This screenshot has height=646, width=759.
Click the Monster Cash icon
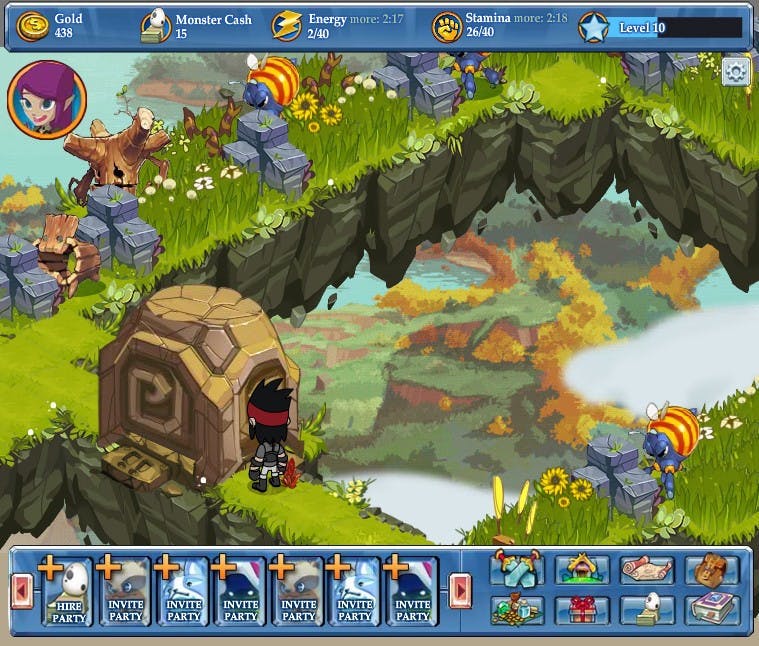pyautogui.click(x=155, y=26)
